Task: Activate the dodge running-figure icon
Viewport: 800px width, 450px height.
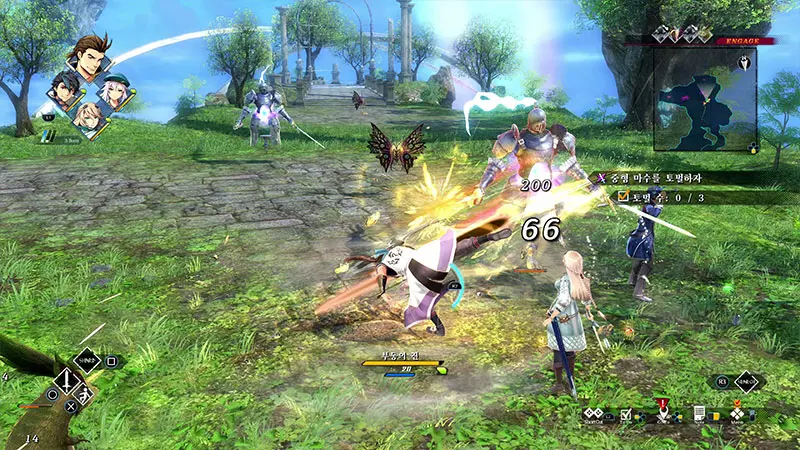Action: [x=85, y=398]
